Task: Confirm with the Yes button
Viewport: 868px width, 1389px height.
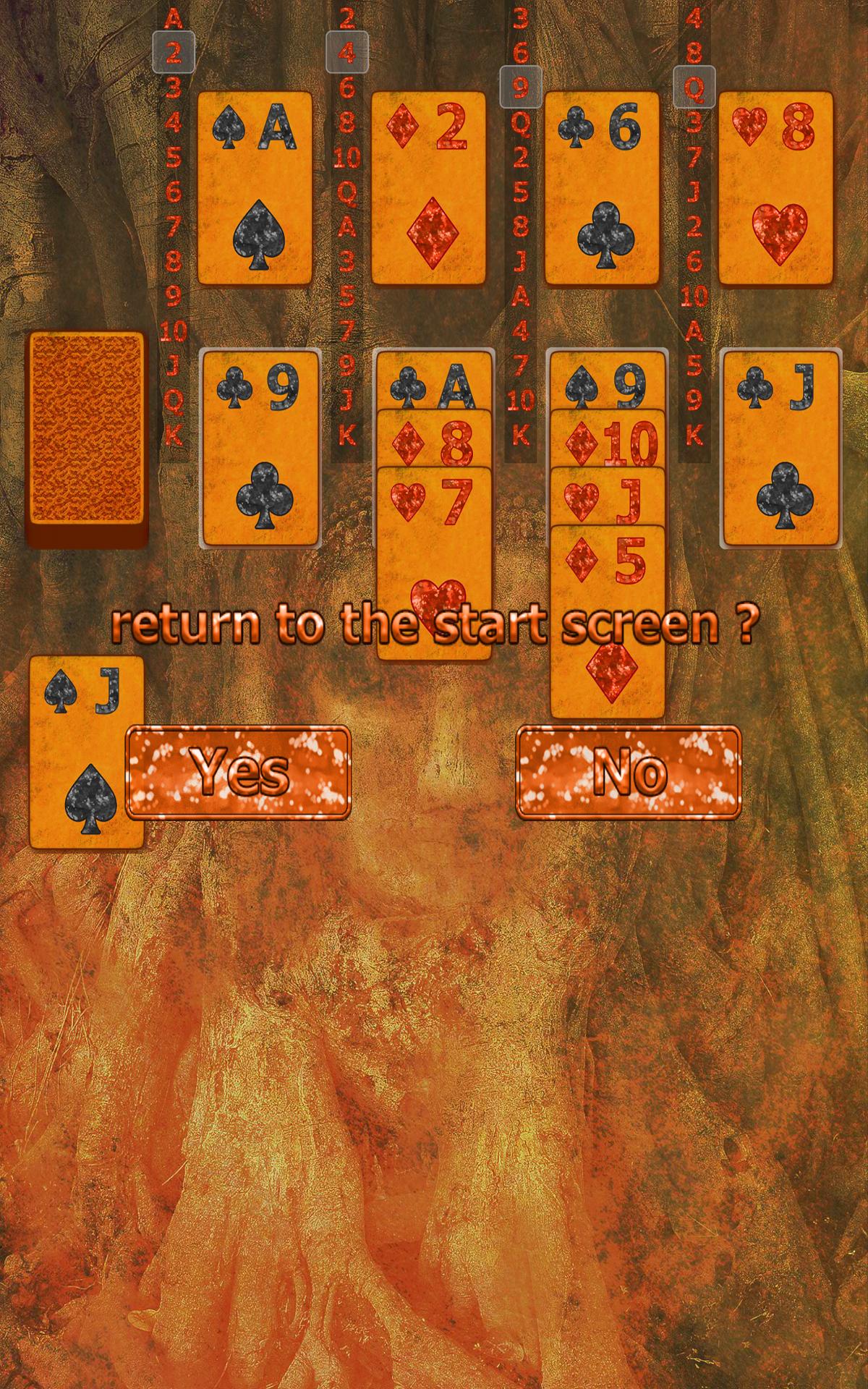Action: click(238, 772)
